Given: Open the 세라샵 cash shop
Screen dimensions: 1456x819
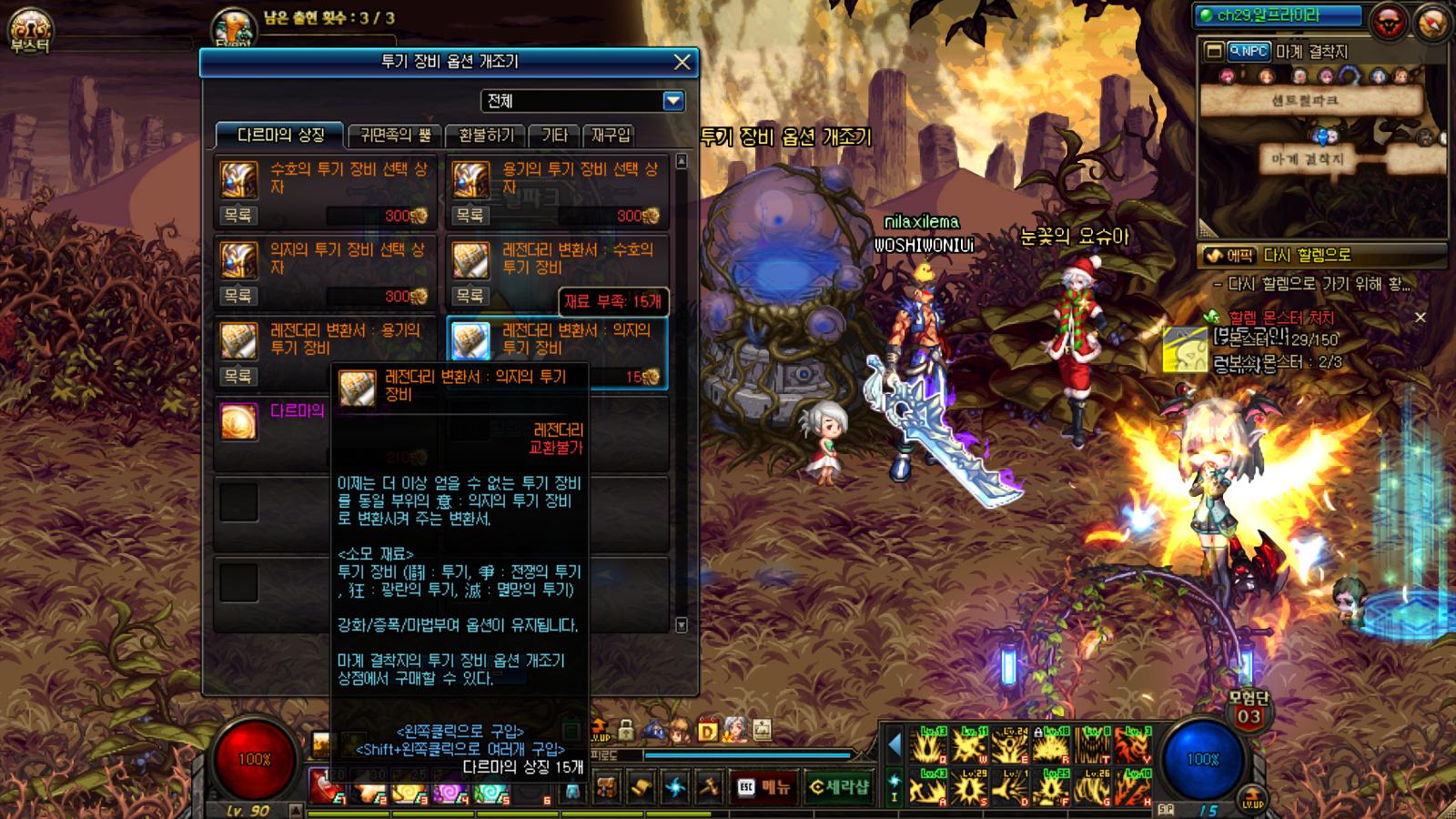Looking at the screenshot, I should coord(839,787).
